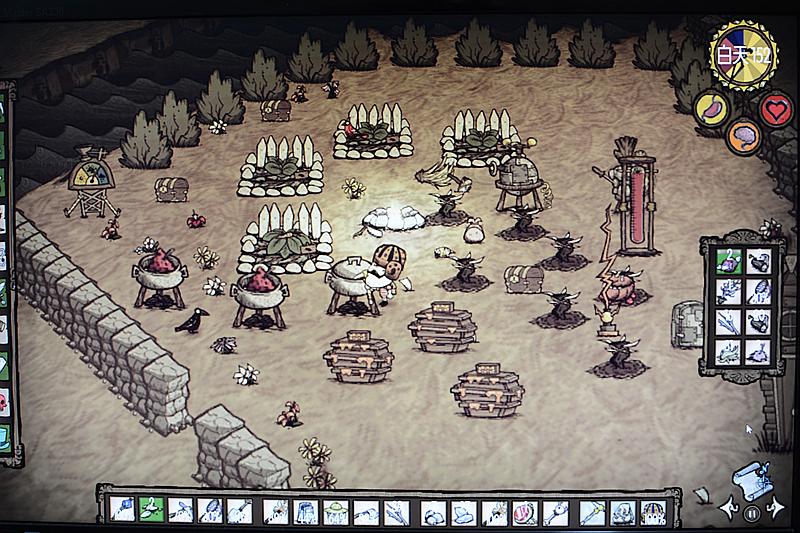800x533 pixels.
Task: Select the green-highlighted inventory bar slot
Action: click(x=151, y=510)
